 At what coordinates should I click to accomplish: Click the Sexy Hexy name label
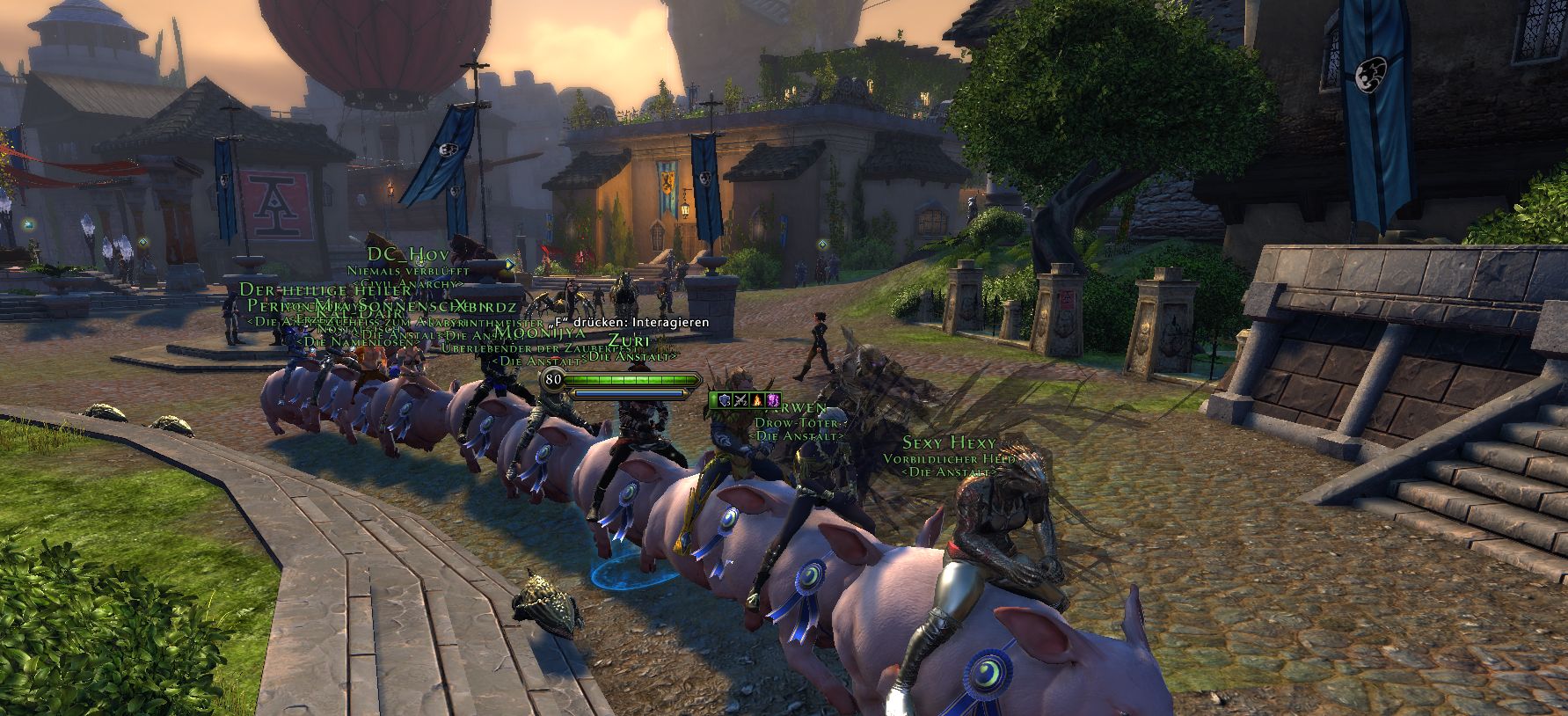[947, 441]
